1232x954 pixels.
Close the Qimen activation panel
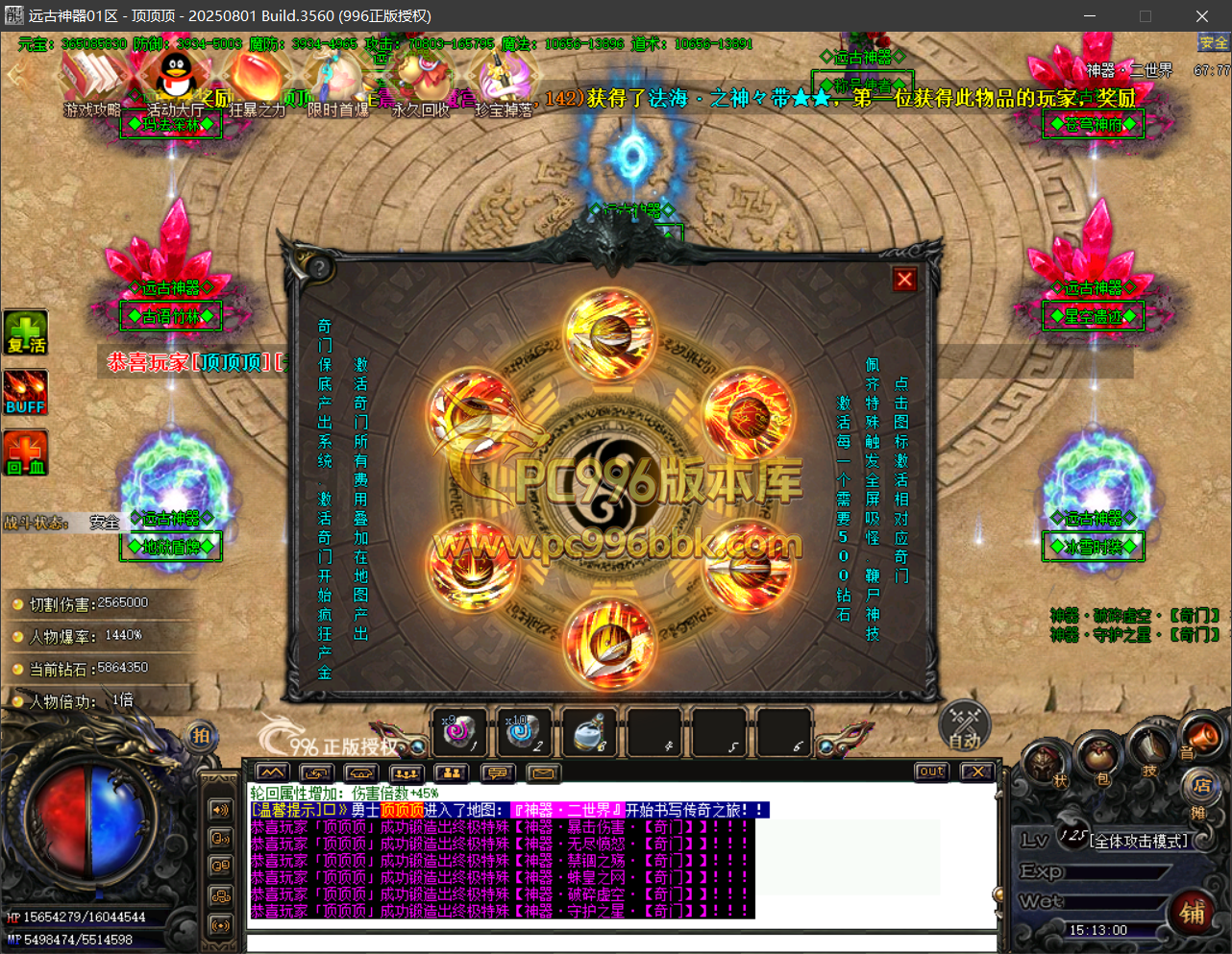click(x=904, y=280)
